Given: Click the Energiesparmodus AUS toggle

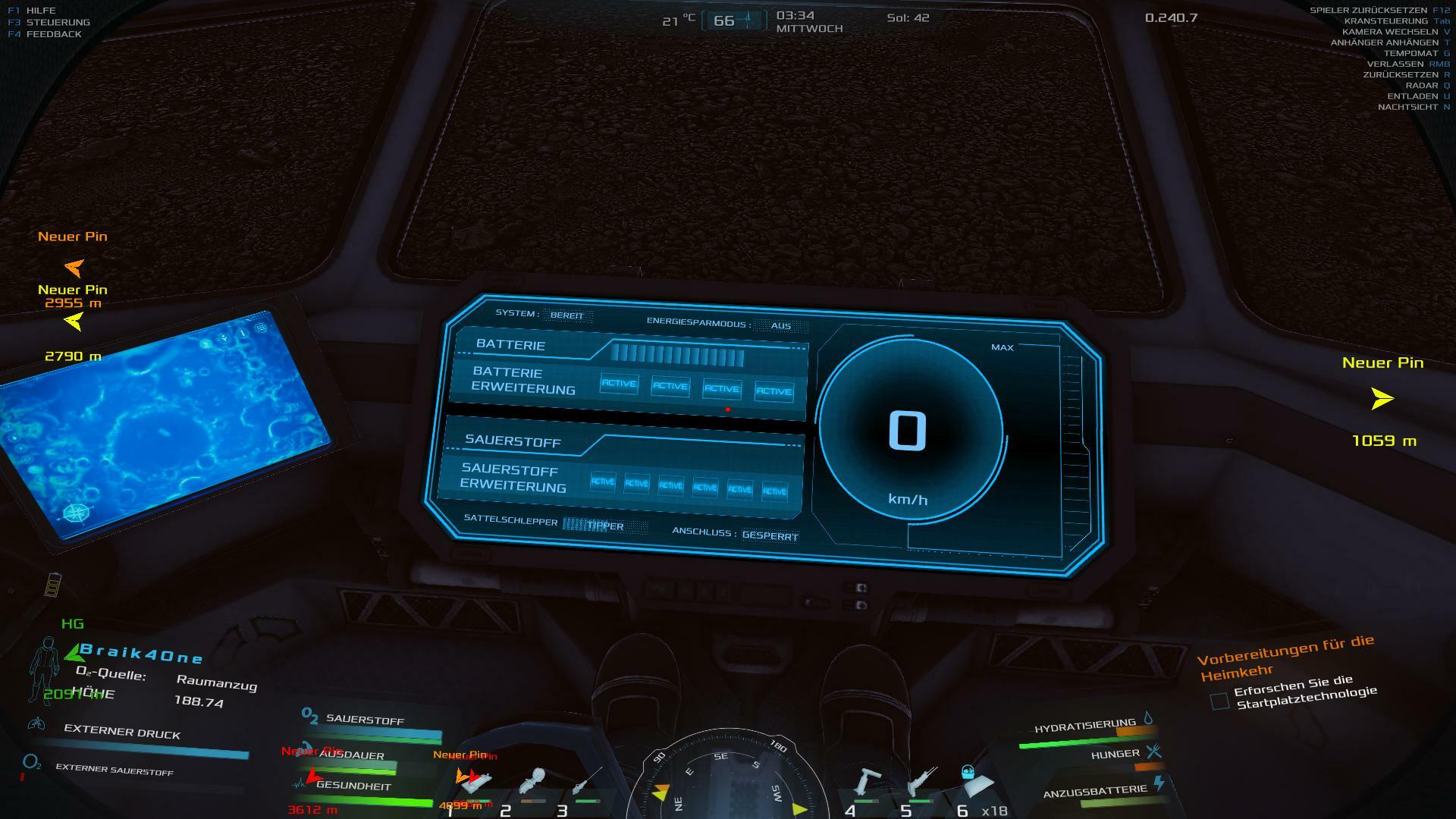Looking at the screenshot, I should coord(780,326).
